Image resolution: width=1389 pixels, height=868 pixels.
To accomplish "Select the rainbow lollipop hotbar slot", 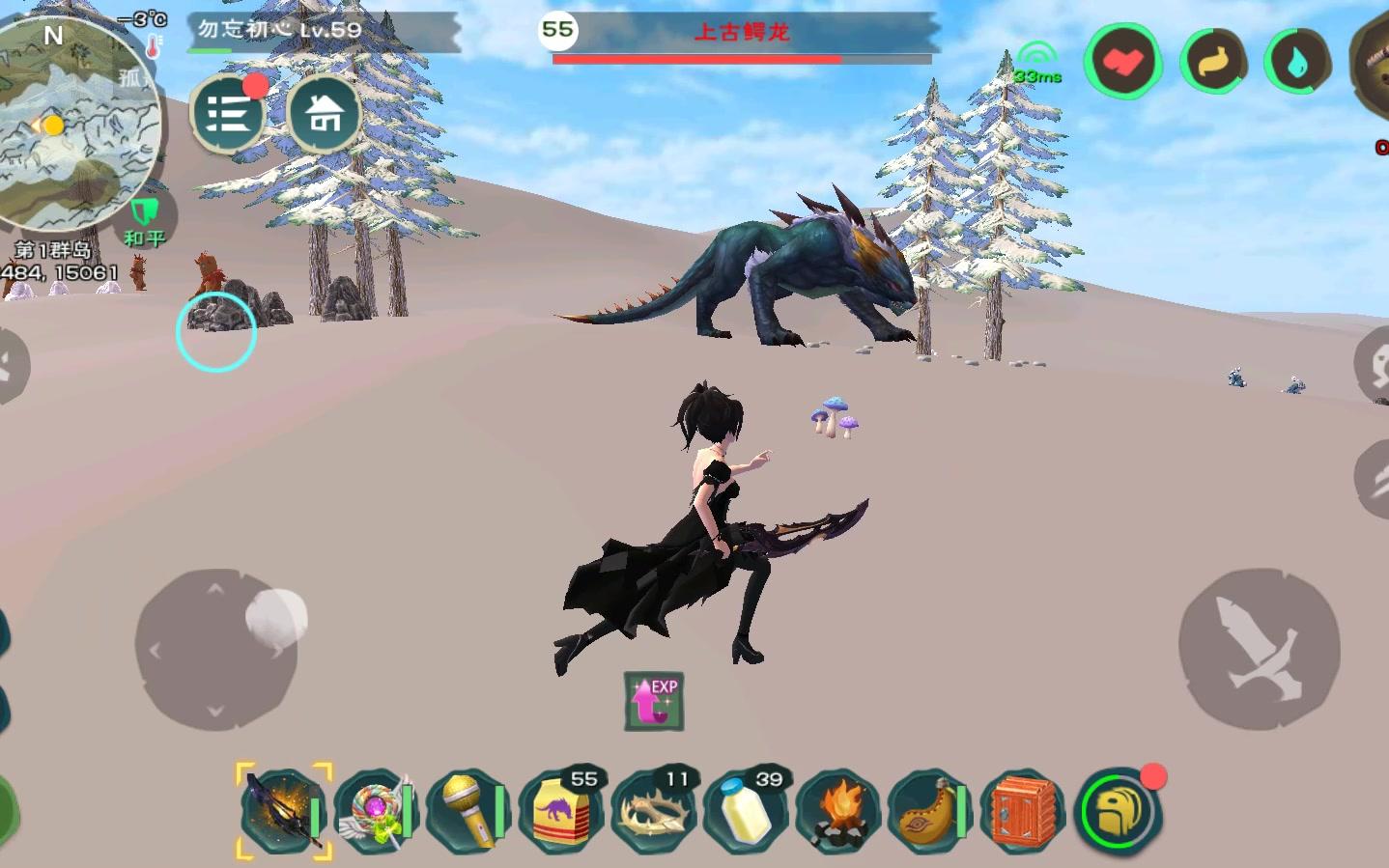I will click(x=376, y=812).
